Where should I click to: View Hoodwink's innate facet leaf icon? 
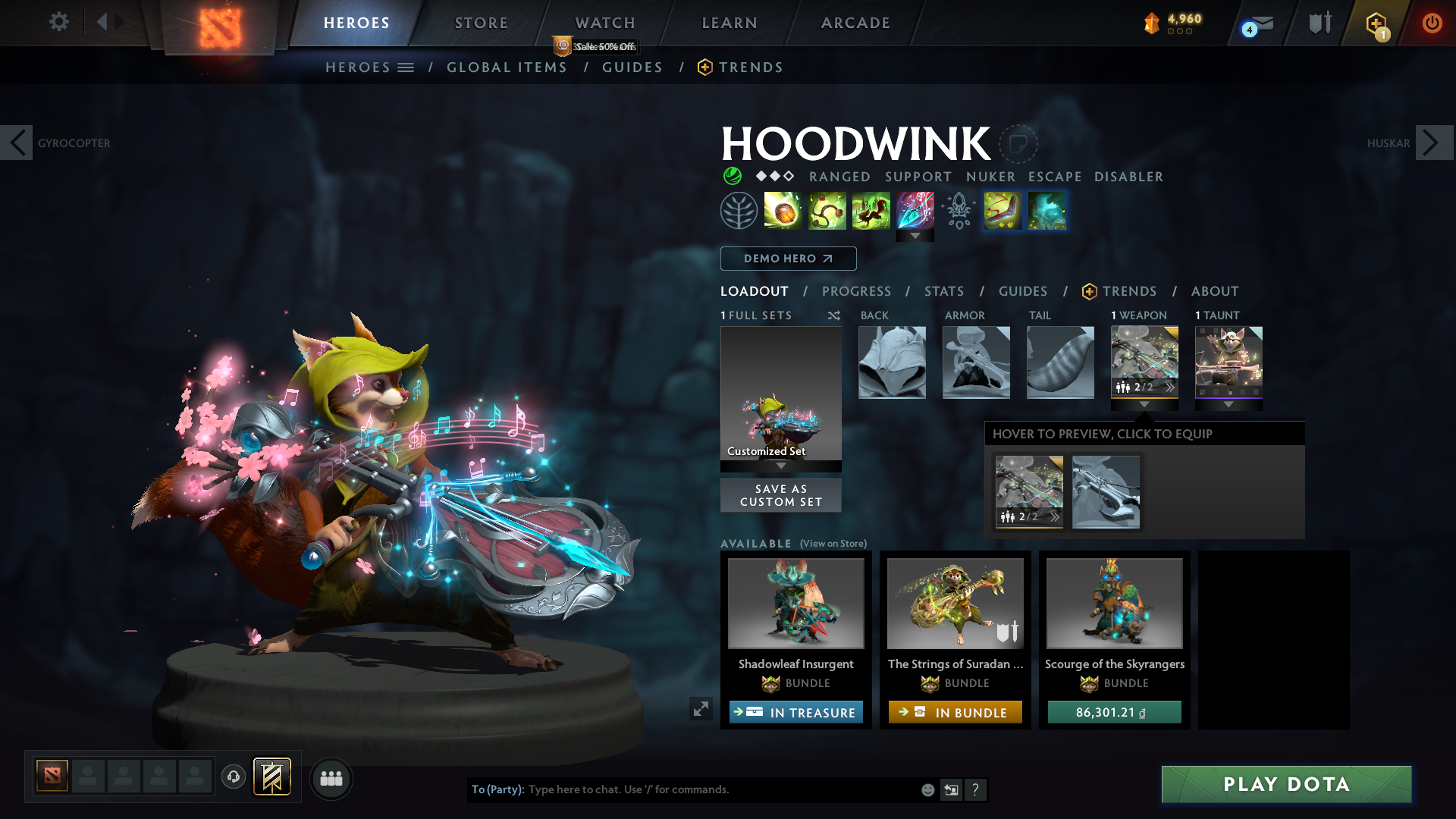(x=739, y=211)
